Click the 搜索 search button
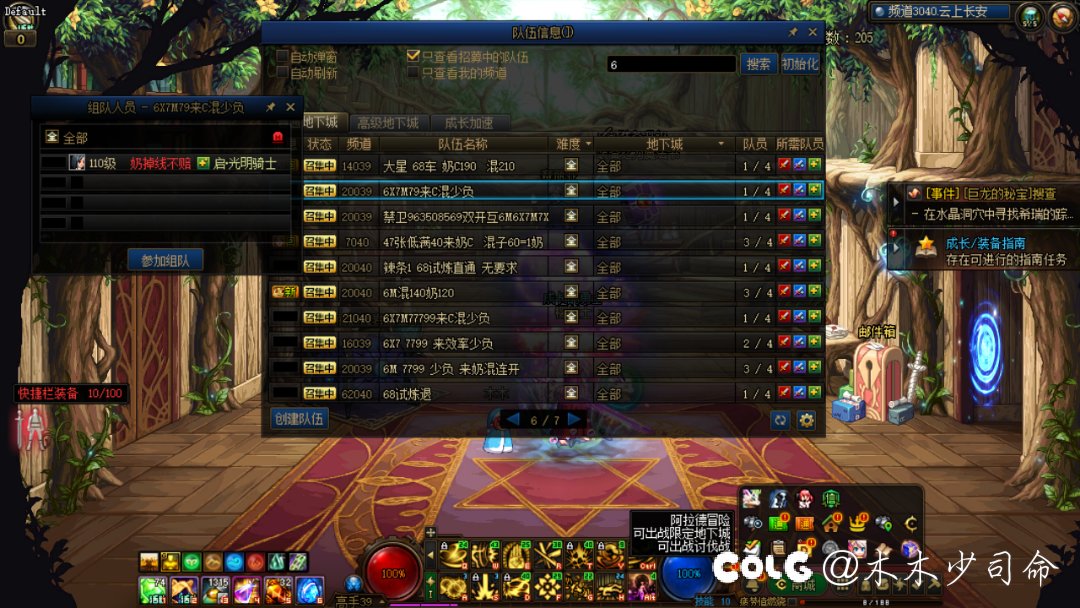 pyautogui.click(x=759, y=64)
